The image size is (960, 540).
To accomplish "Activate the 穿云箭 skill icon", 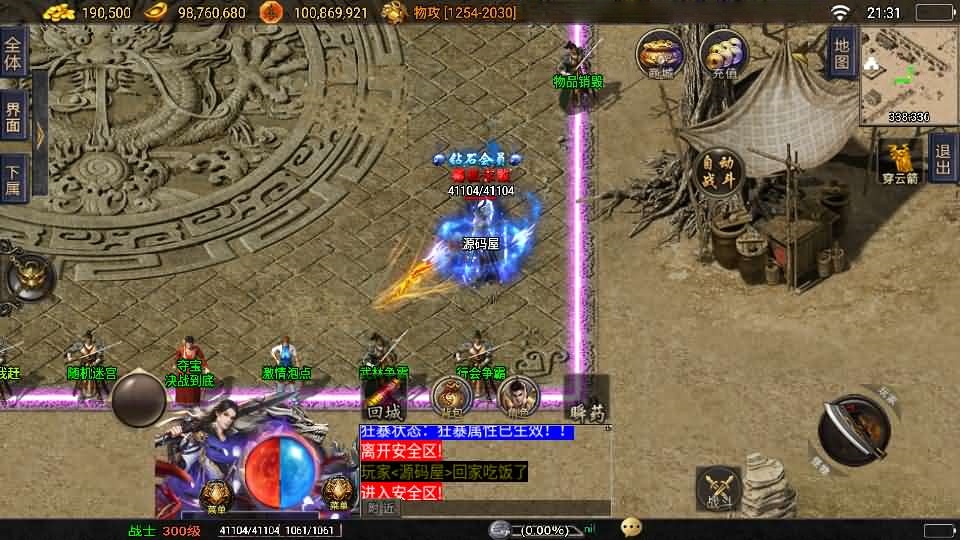I will 901,160.
